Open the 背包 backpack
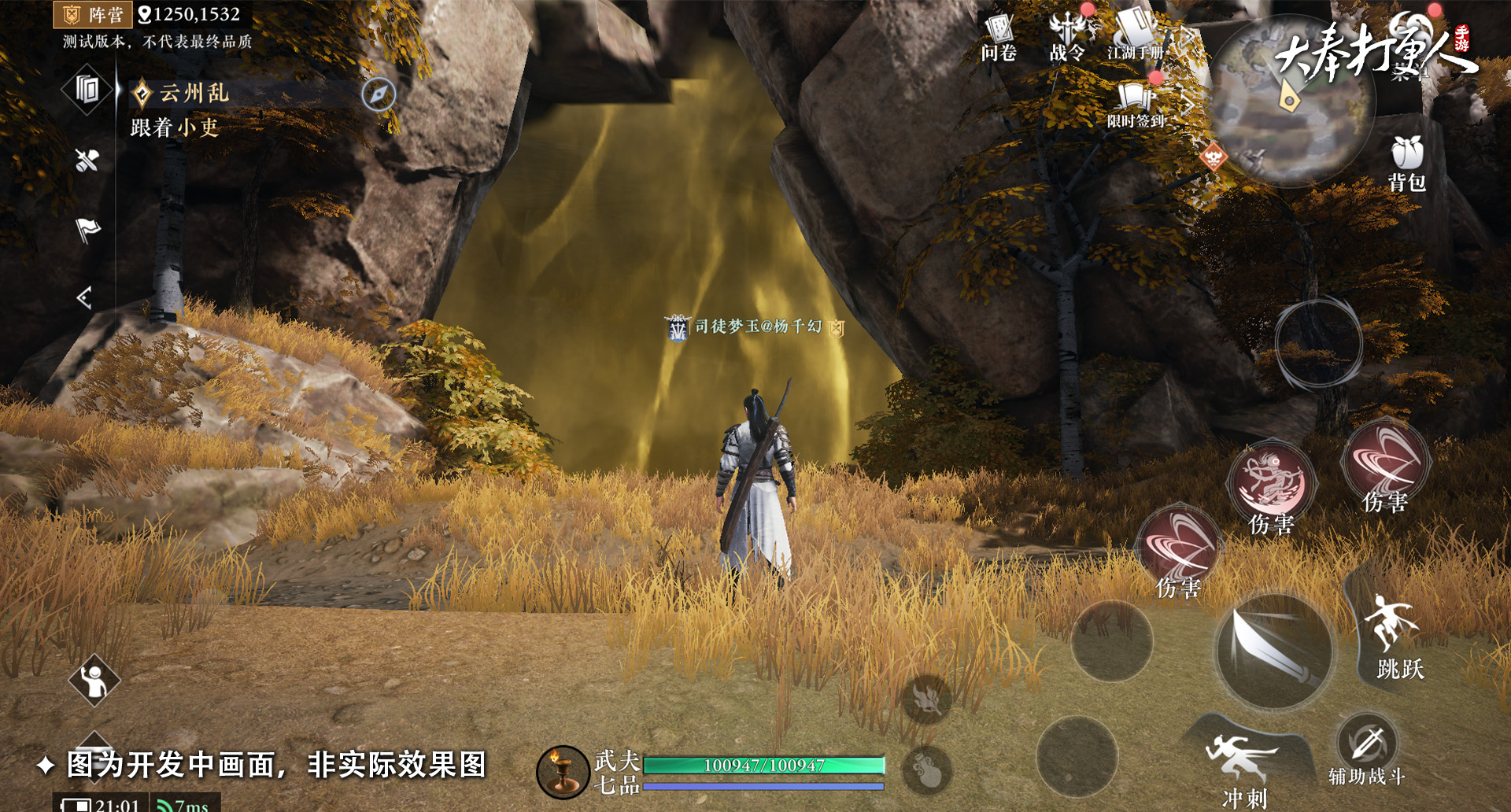1511x812 pixels. 1407,163
